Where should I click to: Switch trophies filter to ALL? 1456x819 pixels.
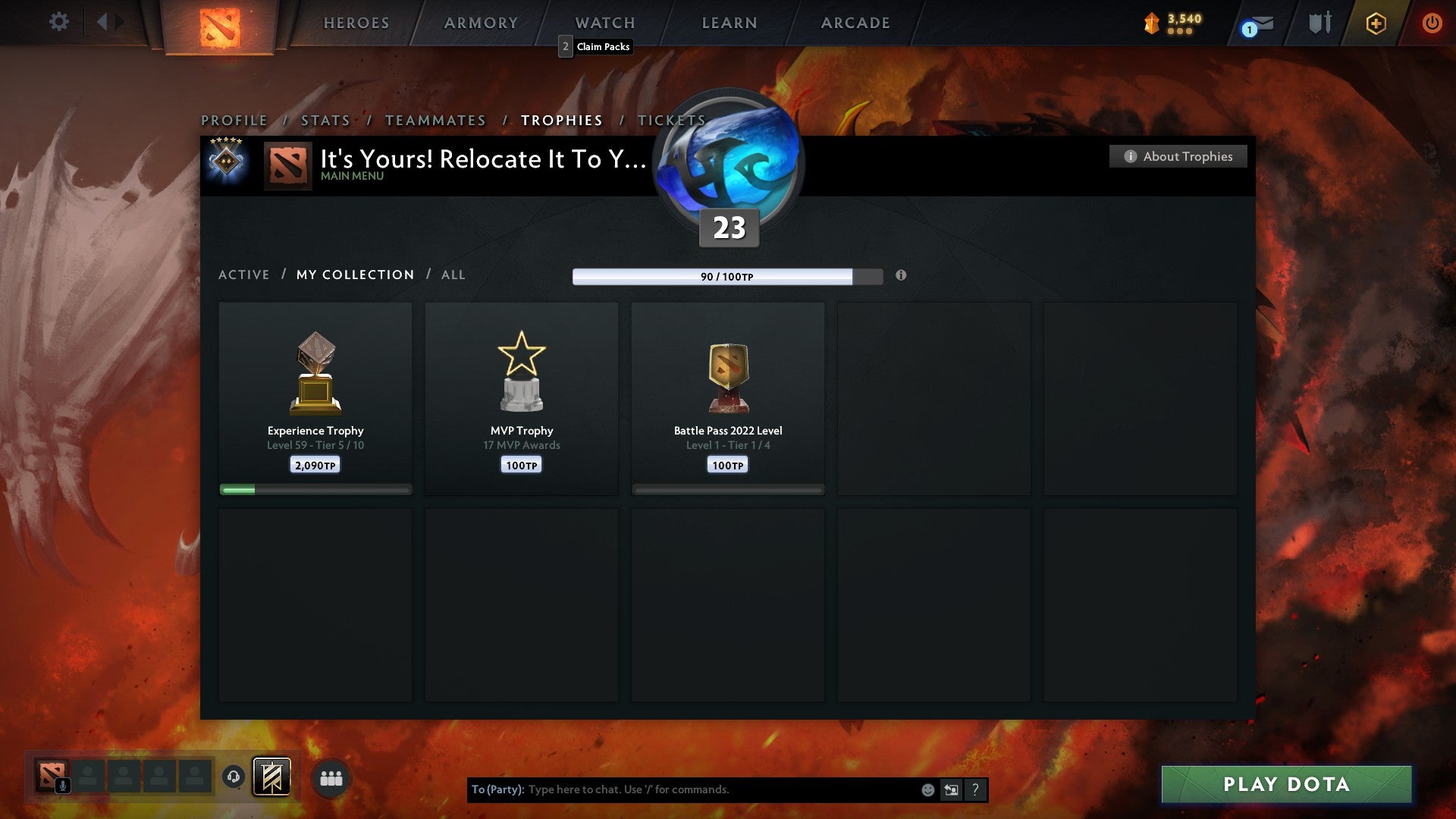(453, 275)
